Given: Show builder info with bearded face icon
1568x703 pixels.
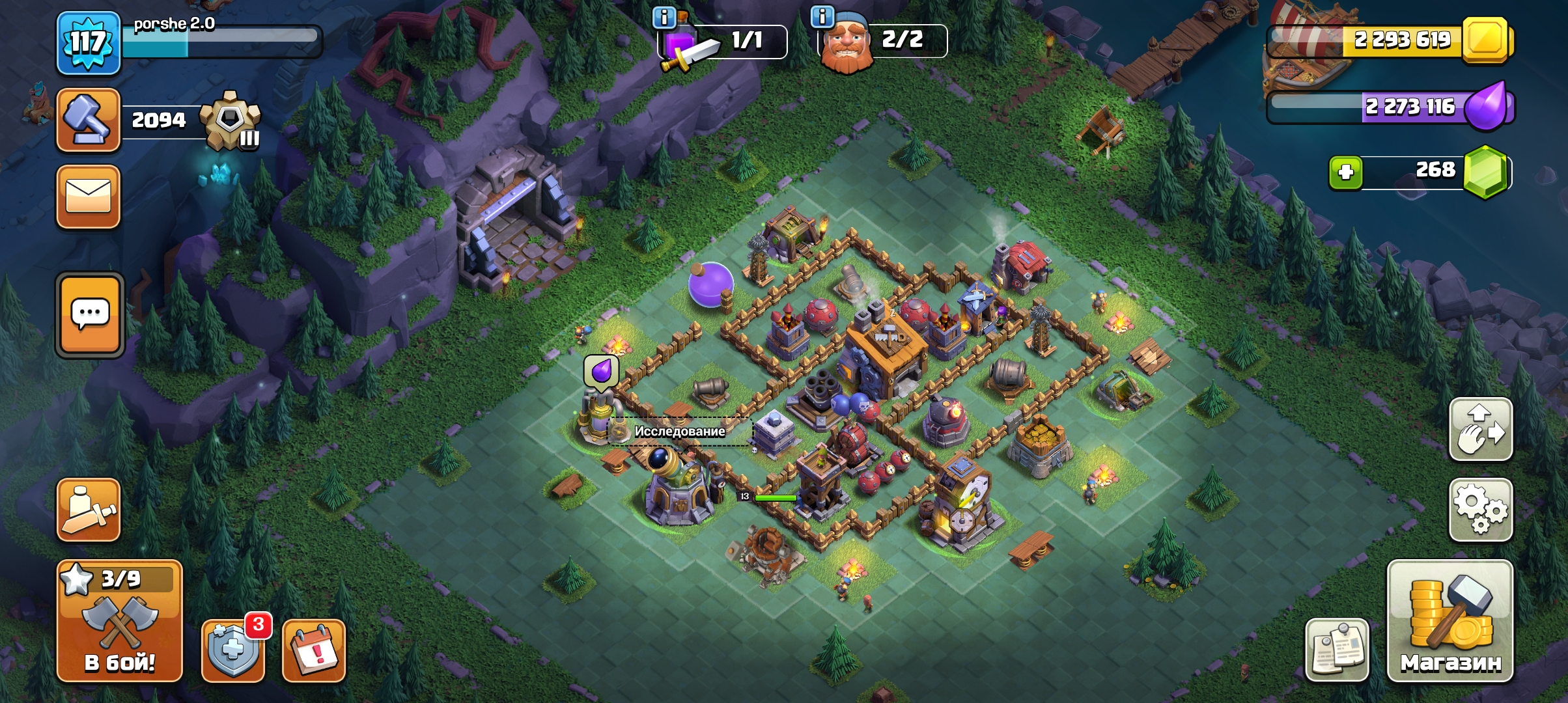Looking at the screenshot, I should [x=845, y=43].
